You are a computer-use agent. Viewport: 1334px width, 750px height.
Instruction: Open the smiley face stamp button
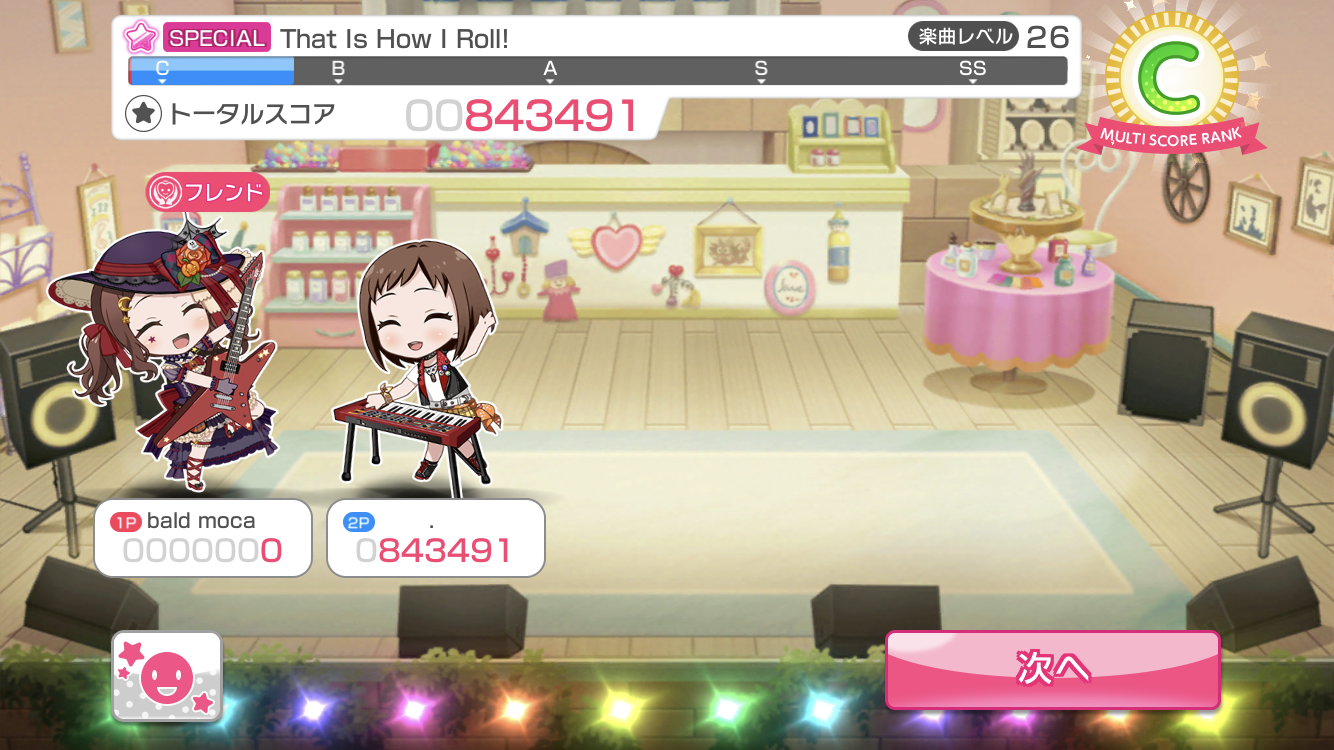pos(167,676)
